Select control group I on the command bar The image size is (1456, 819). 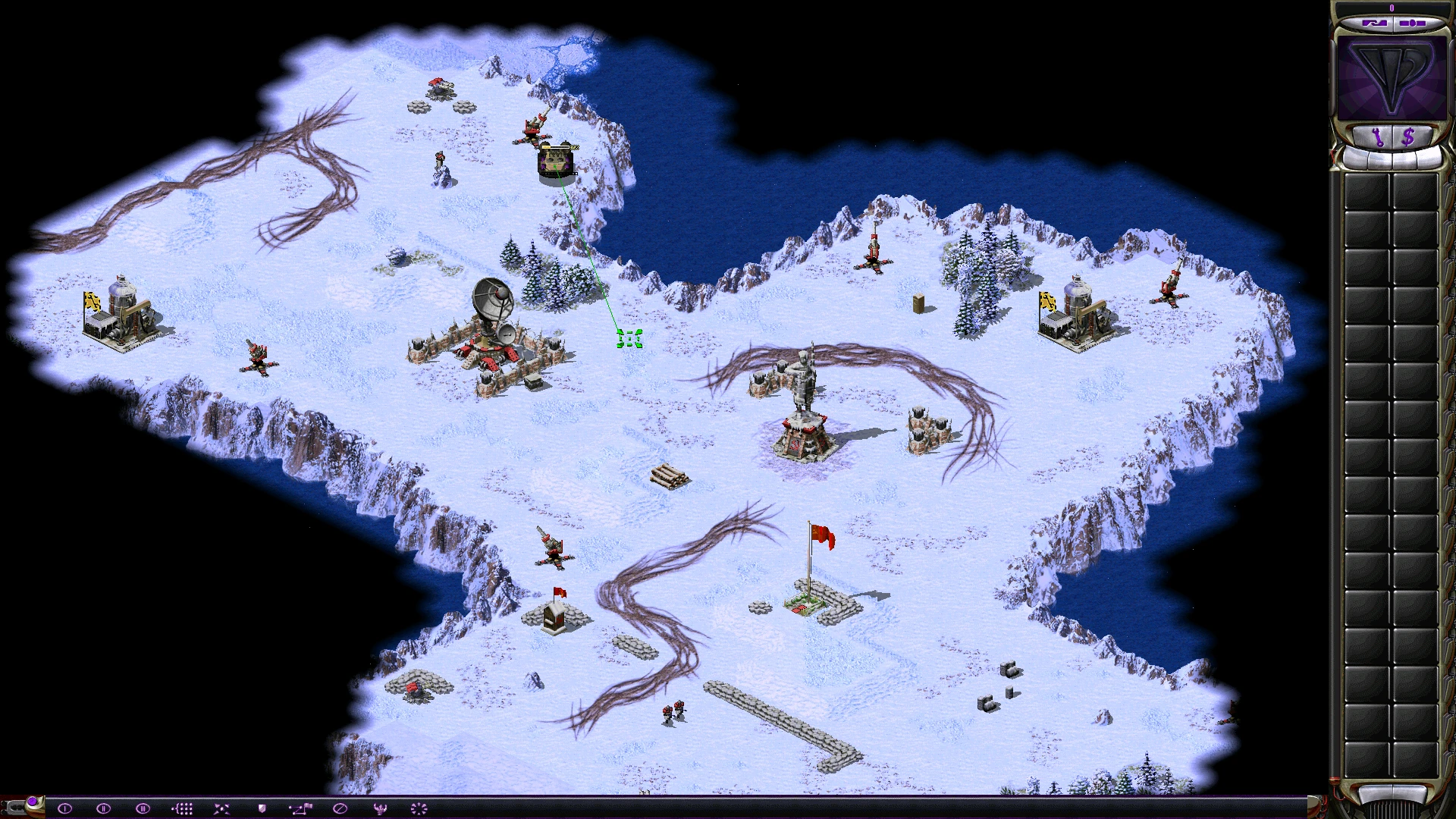(64, 808)
